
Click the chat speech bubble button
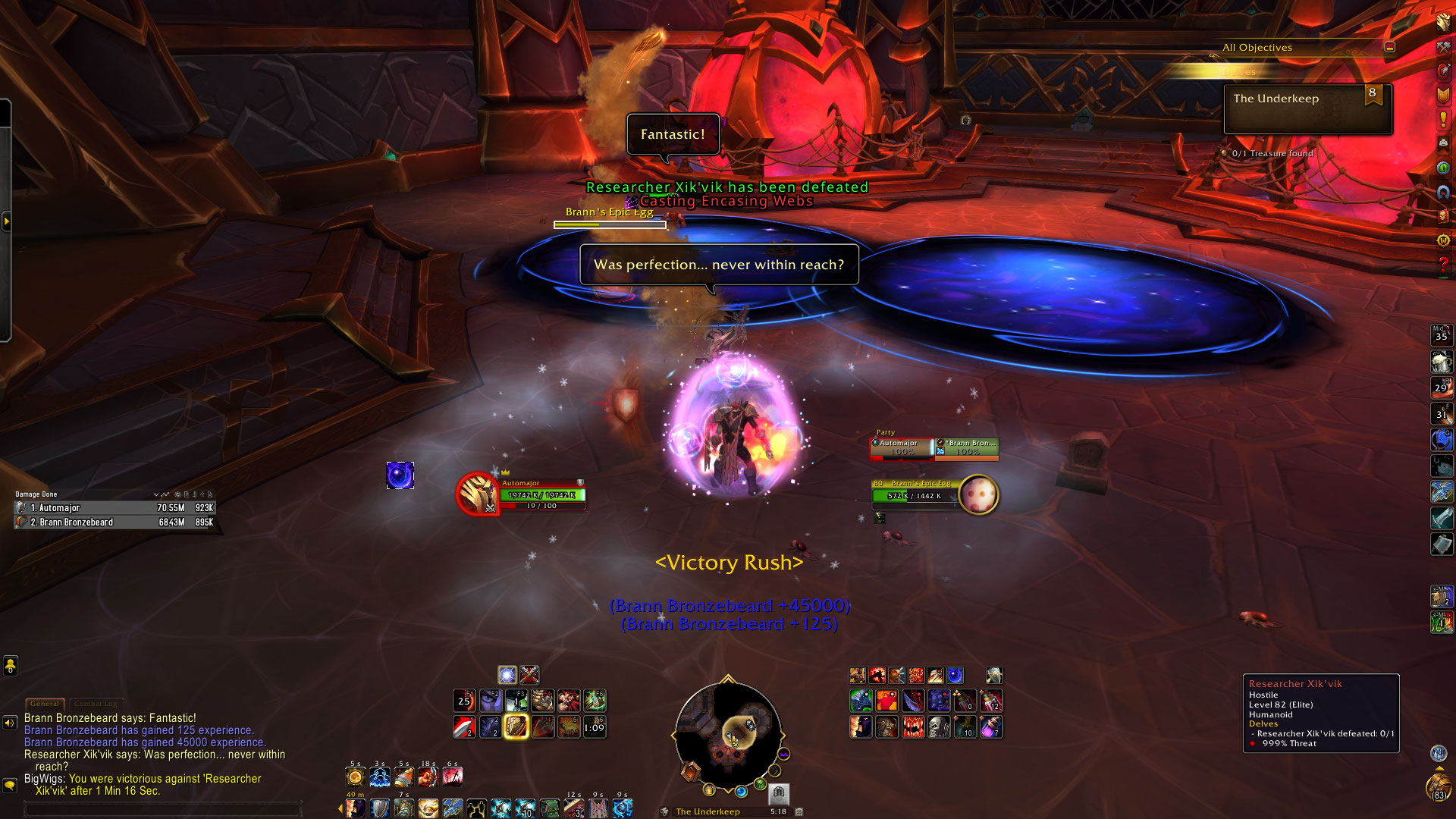[10, 786]
